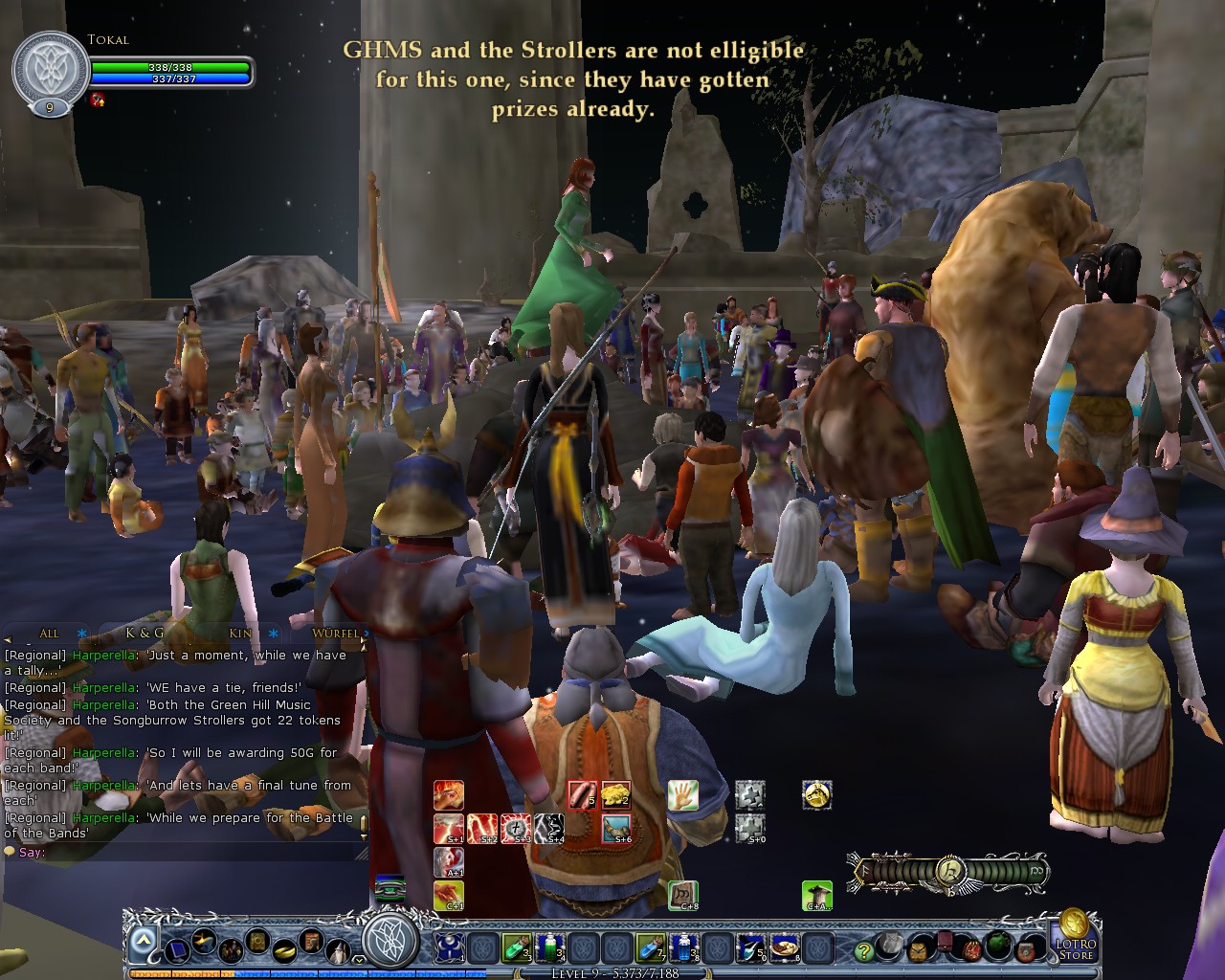Click the gold nugget quickslot item
The image size is (1225, 980).
tap(615, 794)
